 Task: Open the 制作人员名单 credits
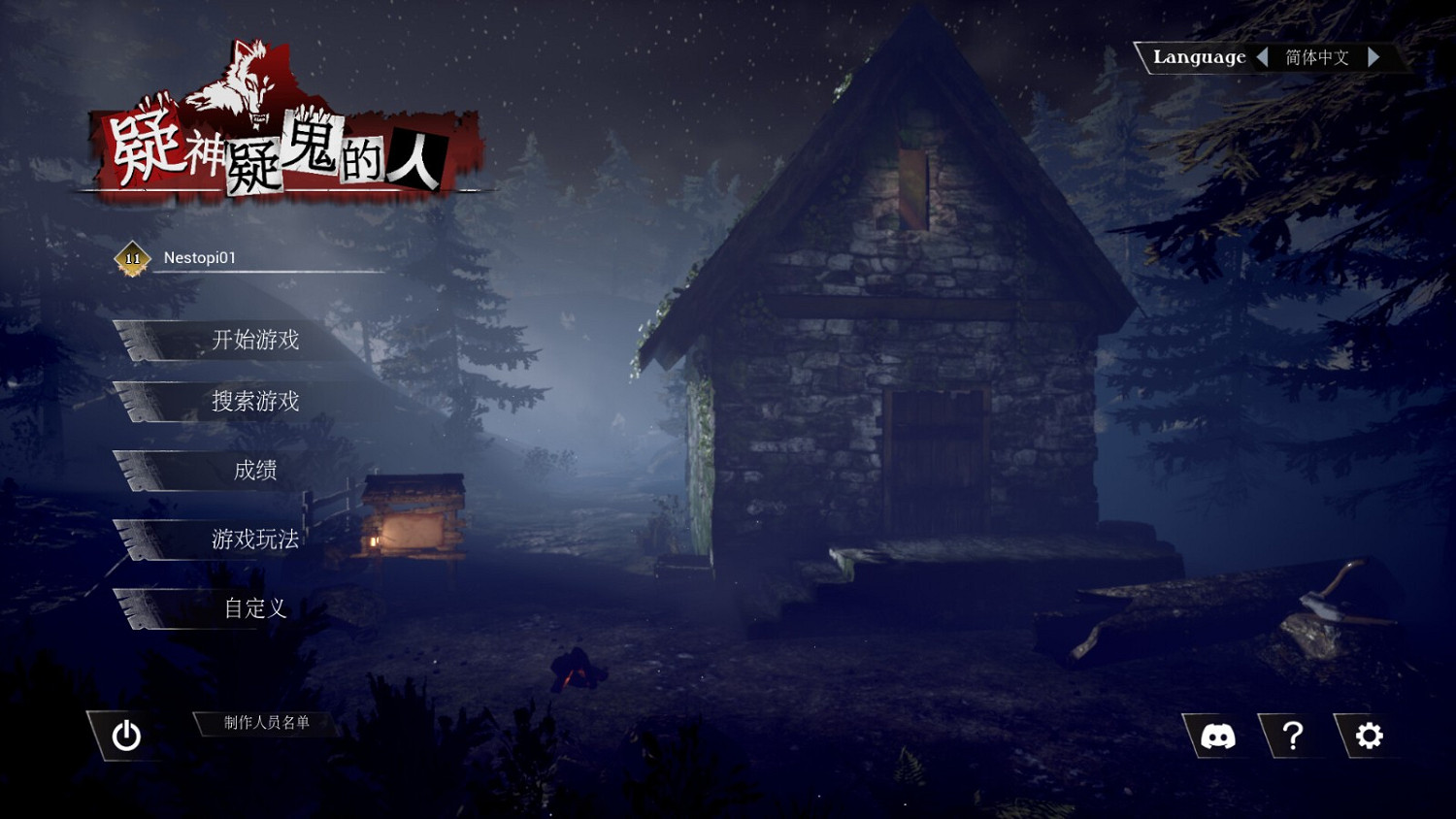coord(264,724)
